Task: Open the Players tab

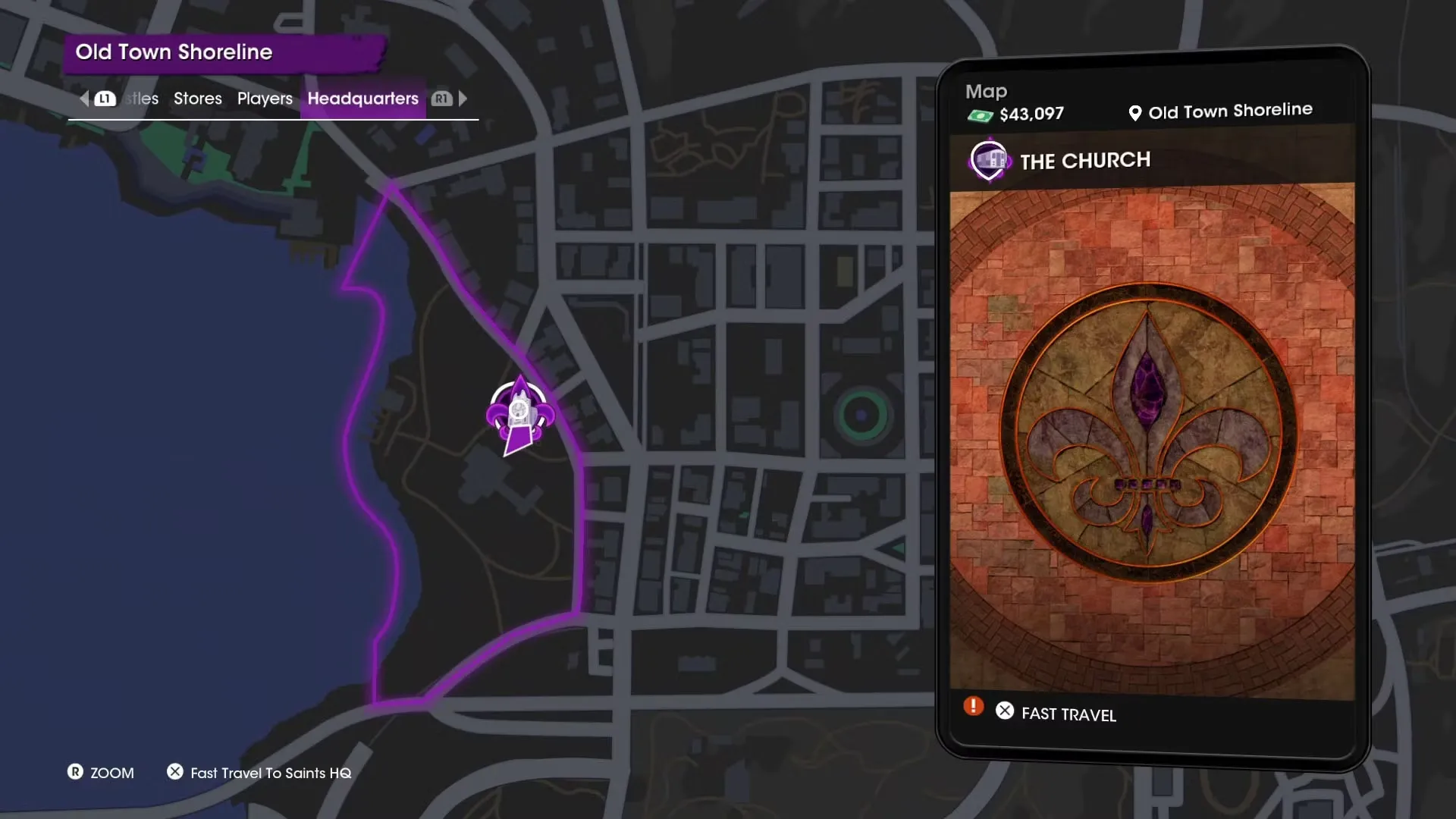Action: 265,99
